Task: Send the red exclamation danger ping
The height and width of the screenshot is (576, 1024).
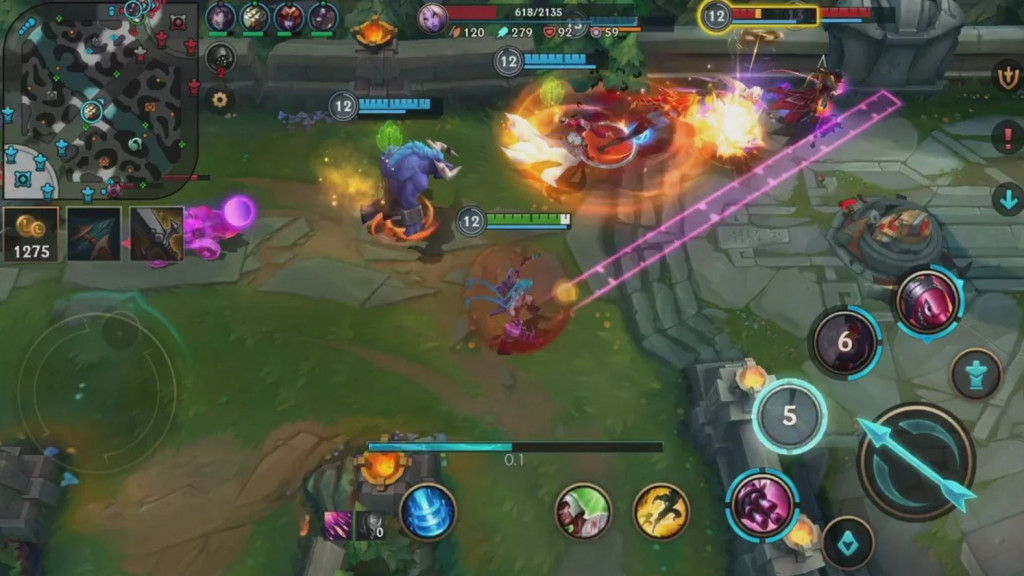Action: 1006,137
